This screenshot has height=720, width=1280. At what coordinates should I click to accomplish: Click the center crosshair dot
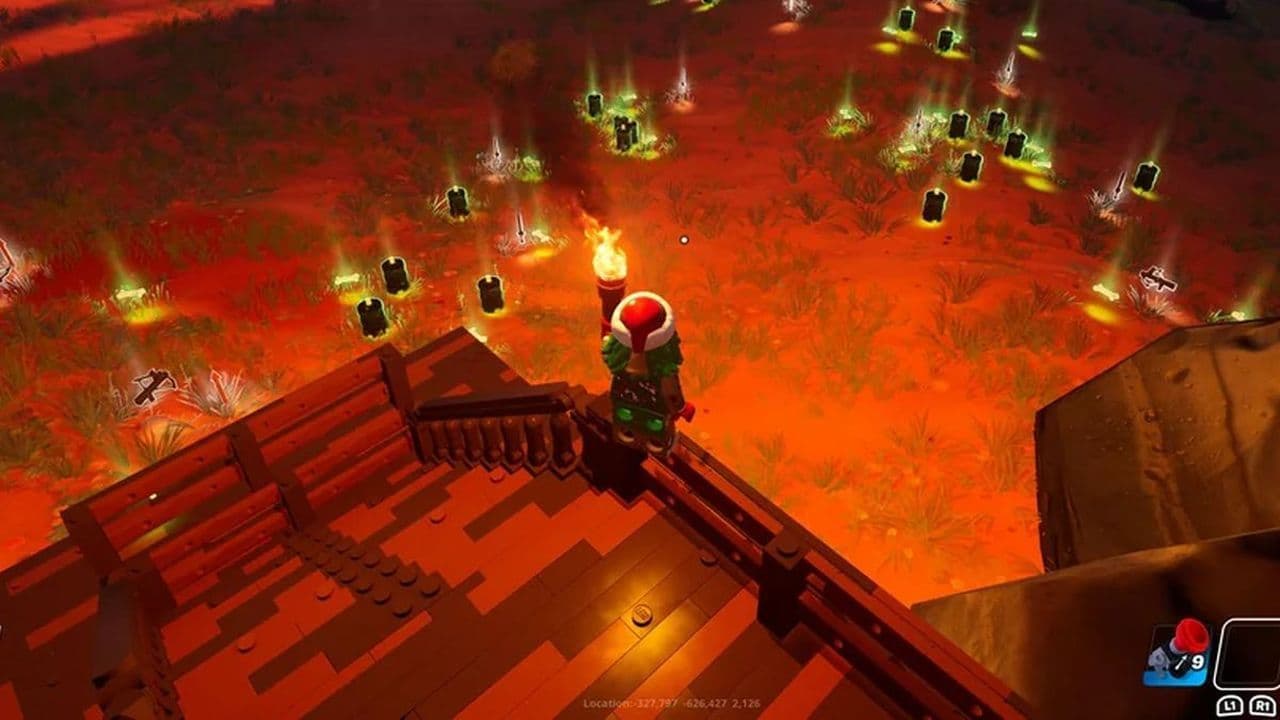685,238
